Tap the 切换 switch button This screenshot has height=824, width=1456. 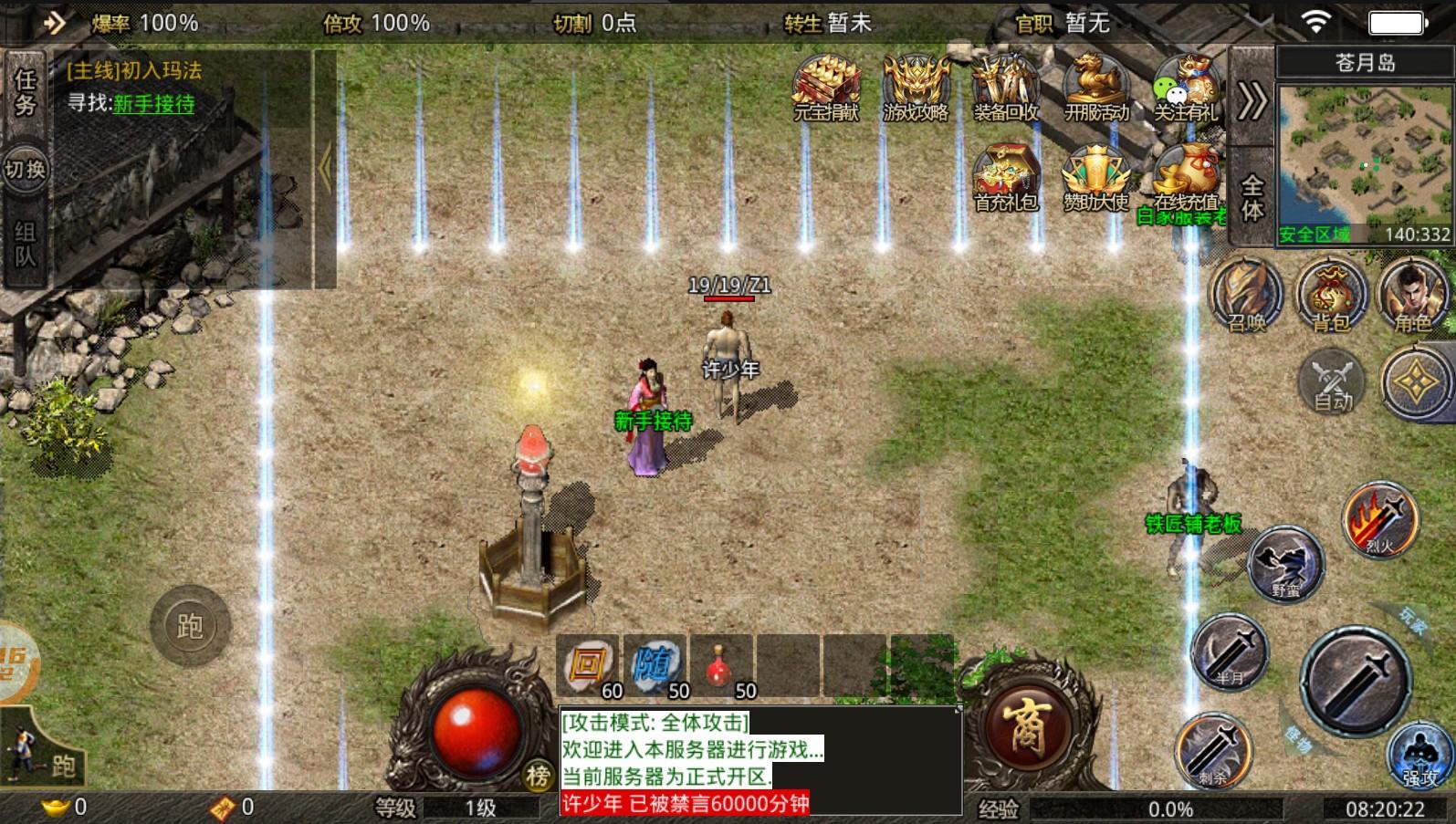click(x=25, y=170)
